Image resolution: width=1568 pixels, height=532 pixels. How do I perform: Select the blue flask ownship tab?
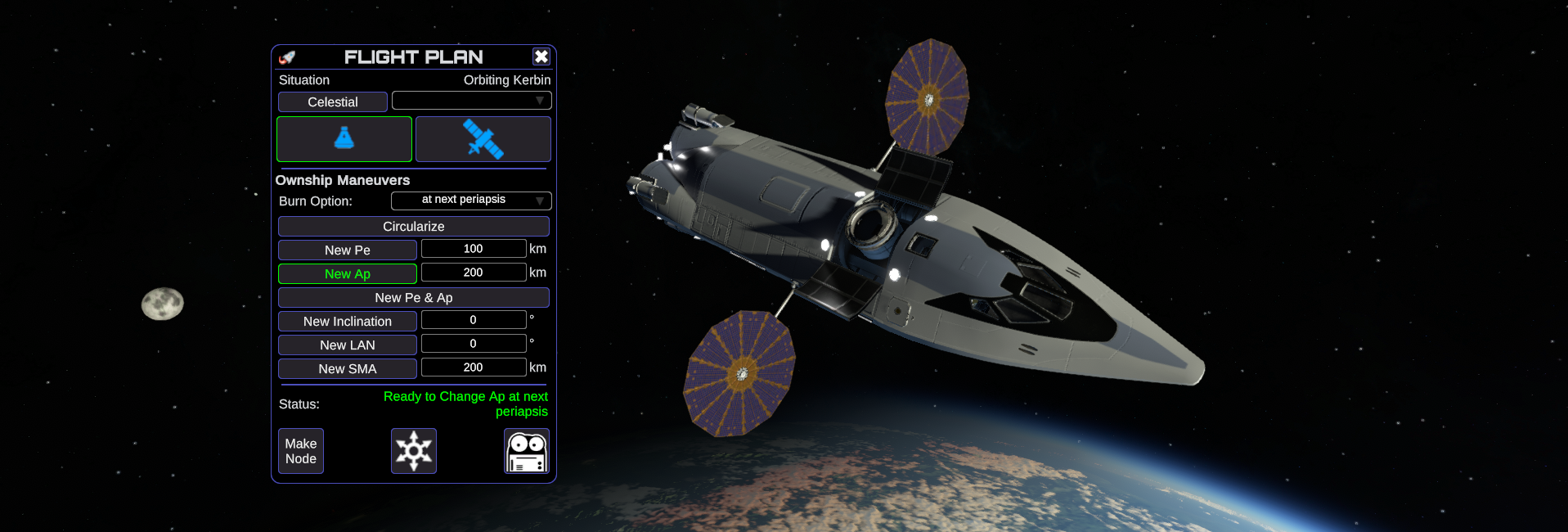344,139
